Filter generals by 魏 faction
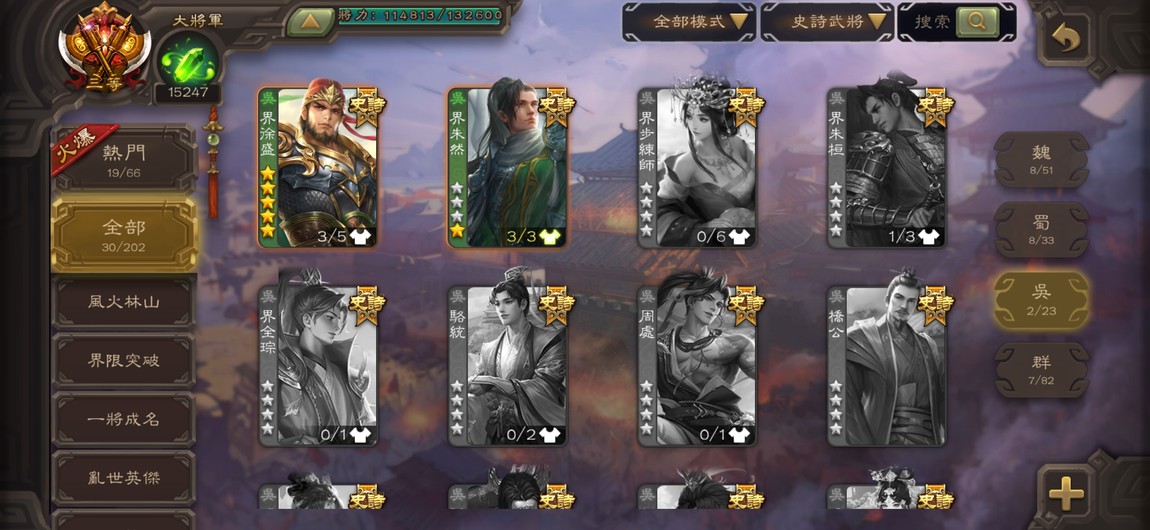Image resolution: width=1150 pixels, height=530 pixels. point(1041,160)
